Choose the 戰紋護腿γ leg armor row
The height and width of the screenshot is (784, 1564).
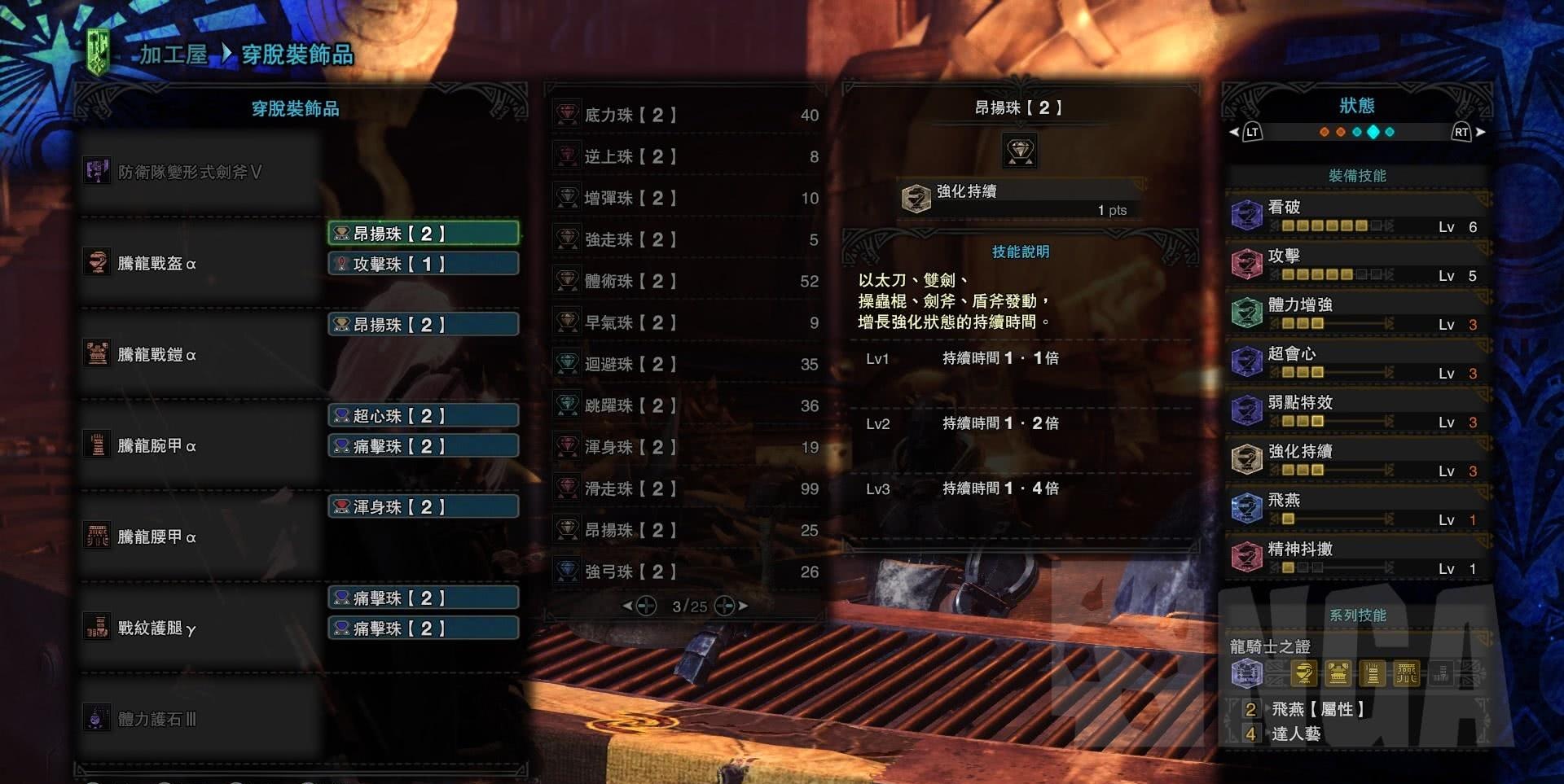(156, 628)
